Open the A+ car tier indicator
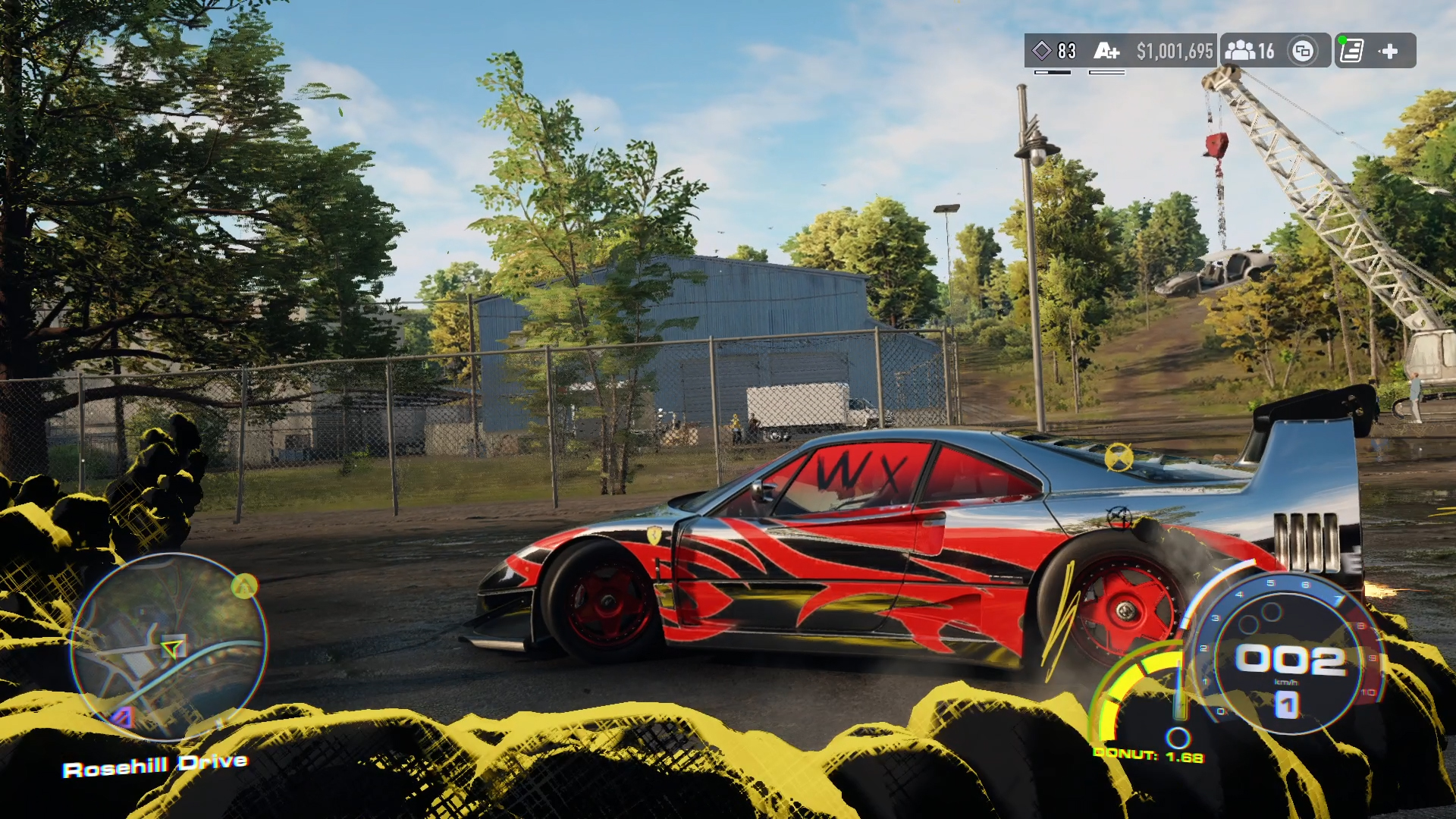The height and width of the screenshot is (819, 1456). [x=1106, y=51]
